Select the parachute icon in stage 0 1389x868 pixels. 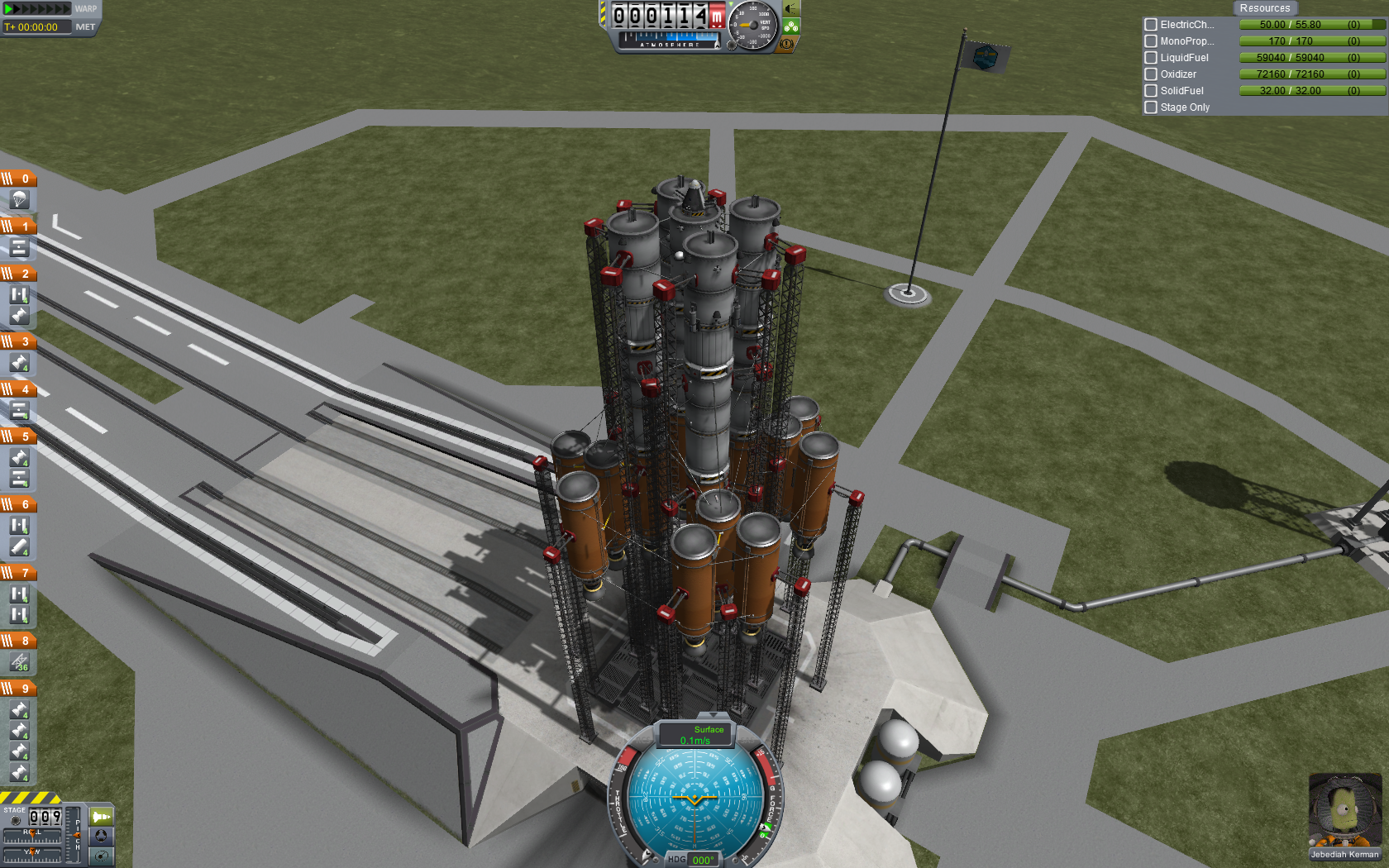tap(19, 200)
